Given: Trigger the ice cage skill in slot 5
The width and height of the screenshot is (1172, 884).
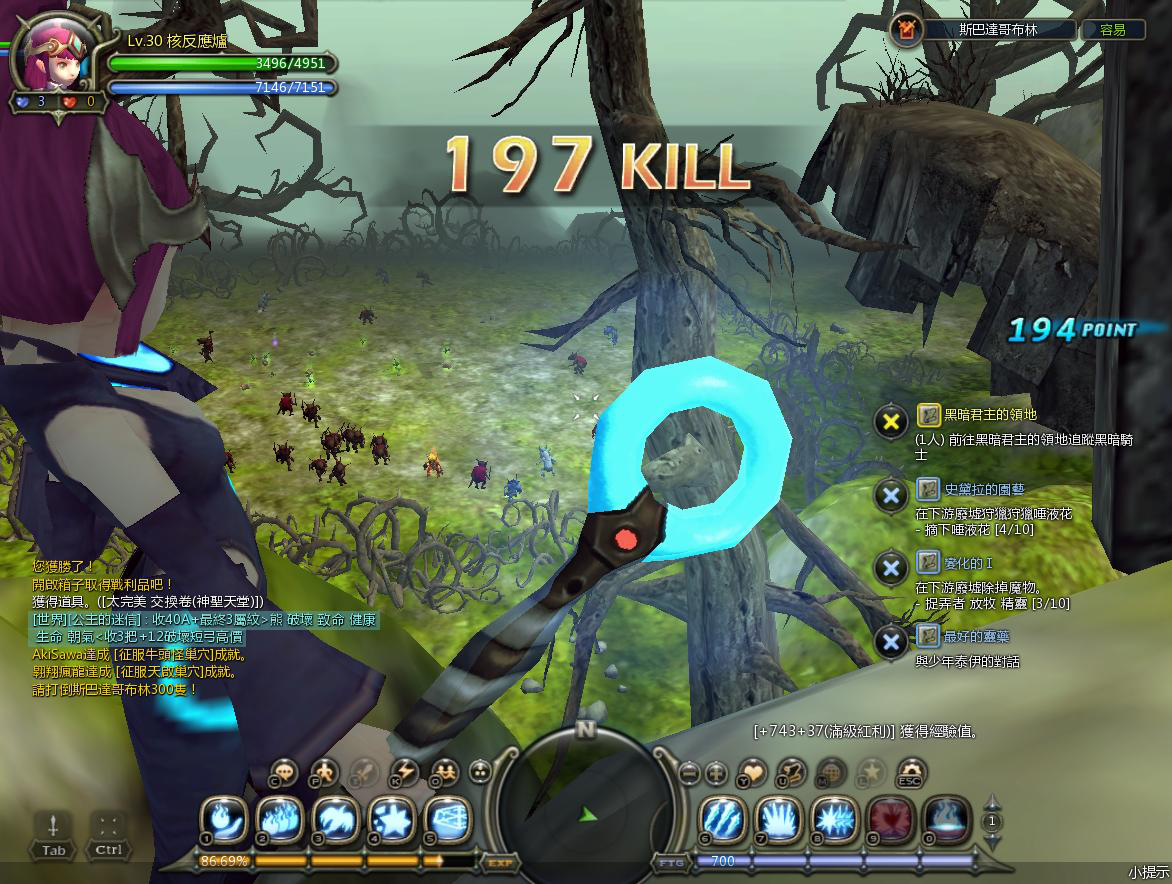Looking at the screenshot, I should 448,819.
